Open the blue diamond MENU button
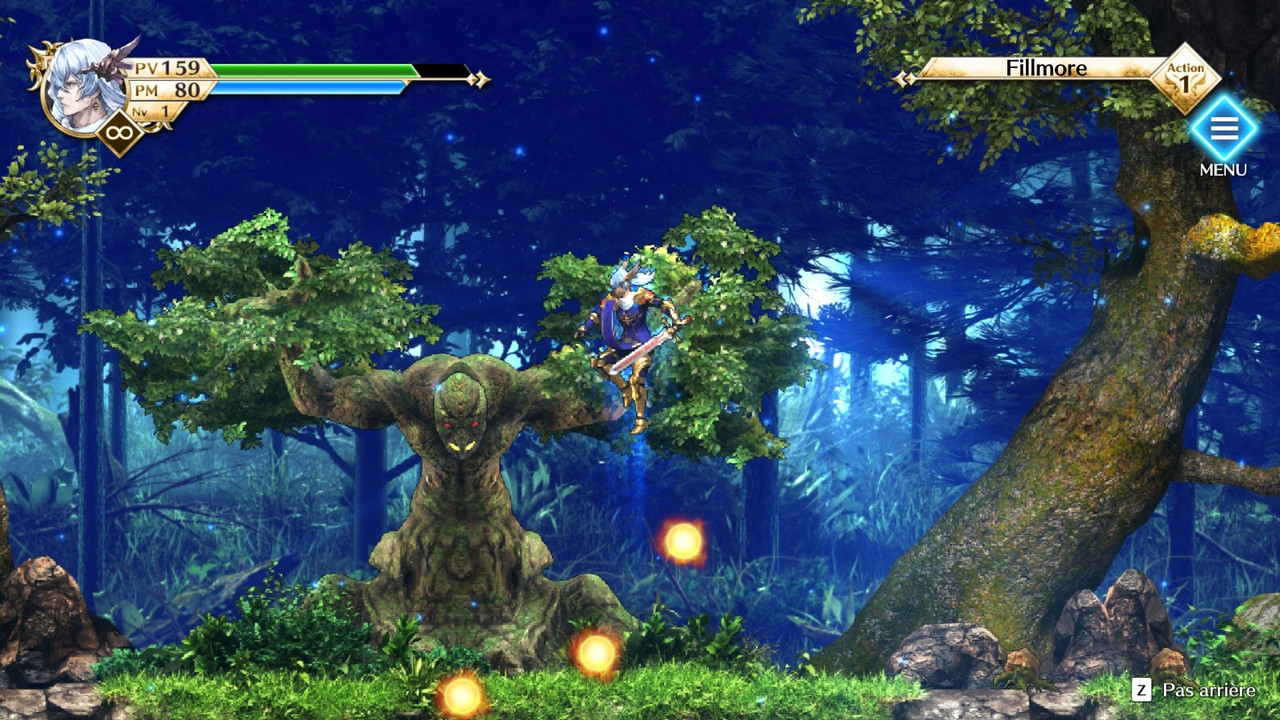Viewport: 1280px width, 720px height. coord(1223,129)
